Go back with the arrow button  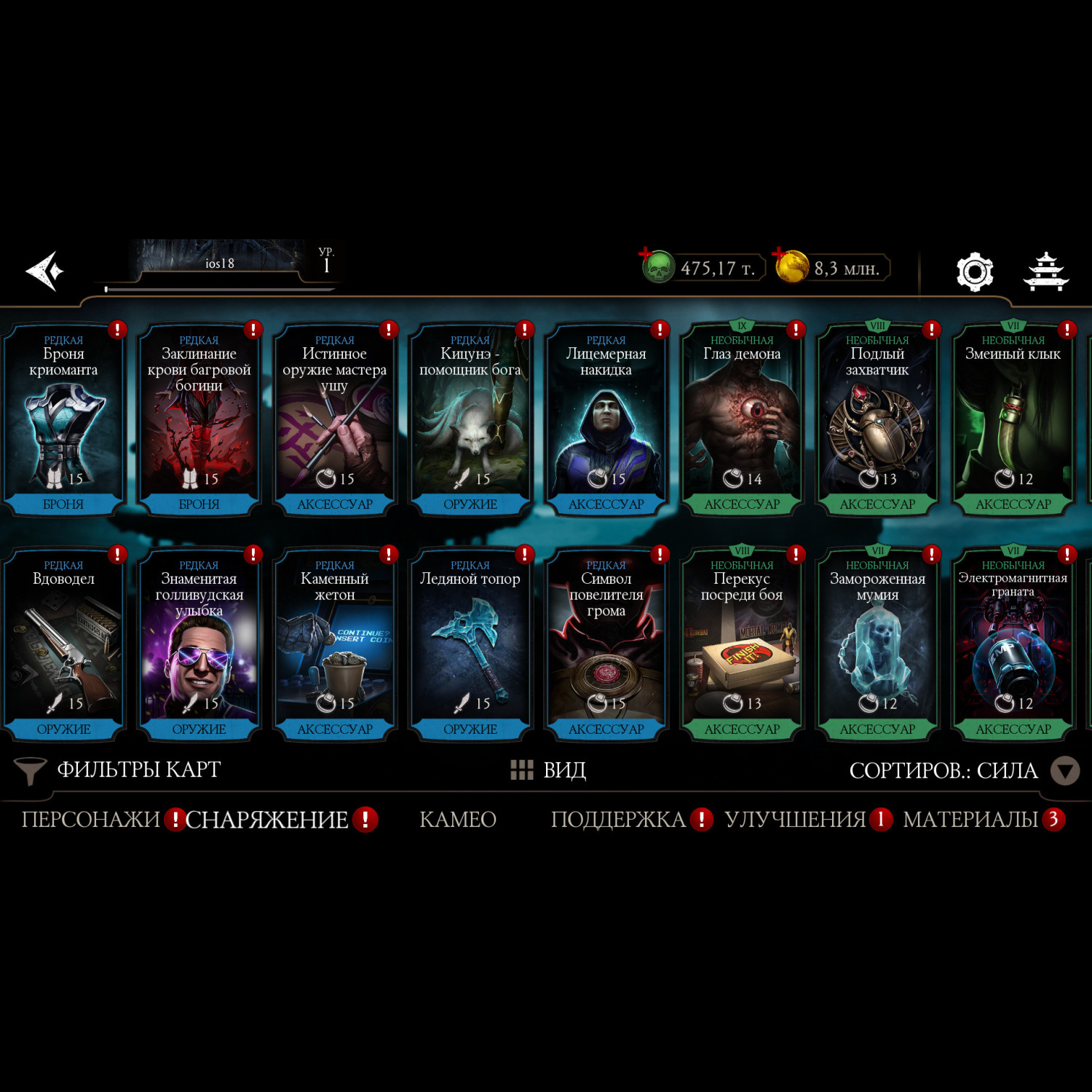[45, 271]
